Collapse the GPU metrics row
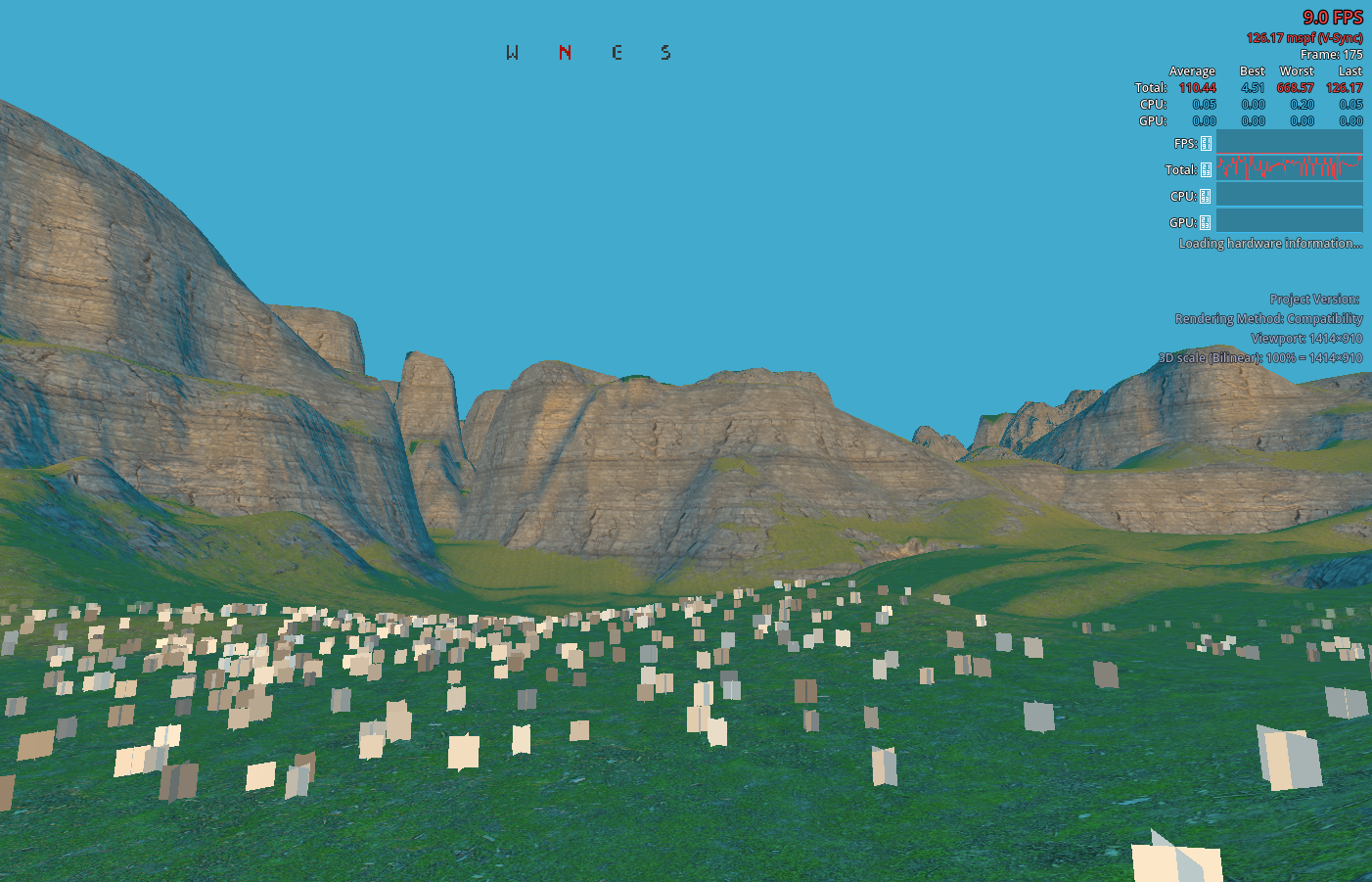Image resolution: width=1372 pixels, height=882 pixels. pyautogui.click(x=1150, y=120)
